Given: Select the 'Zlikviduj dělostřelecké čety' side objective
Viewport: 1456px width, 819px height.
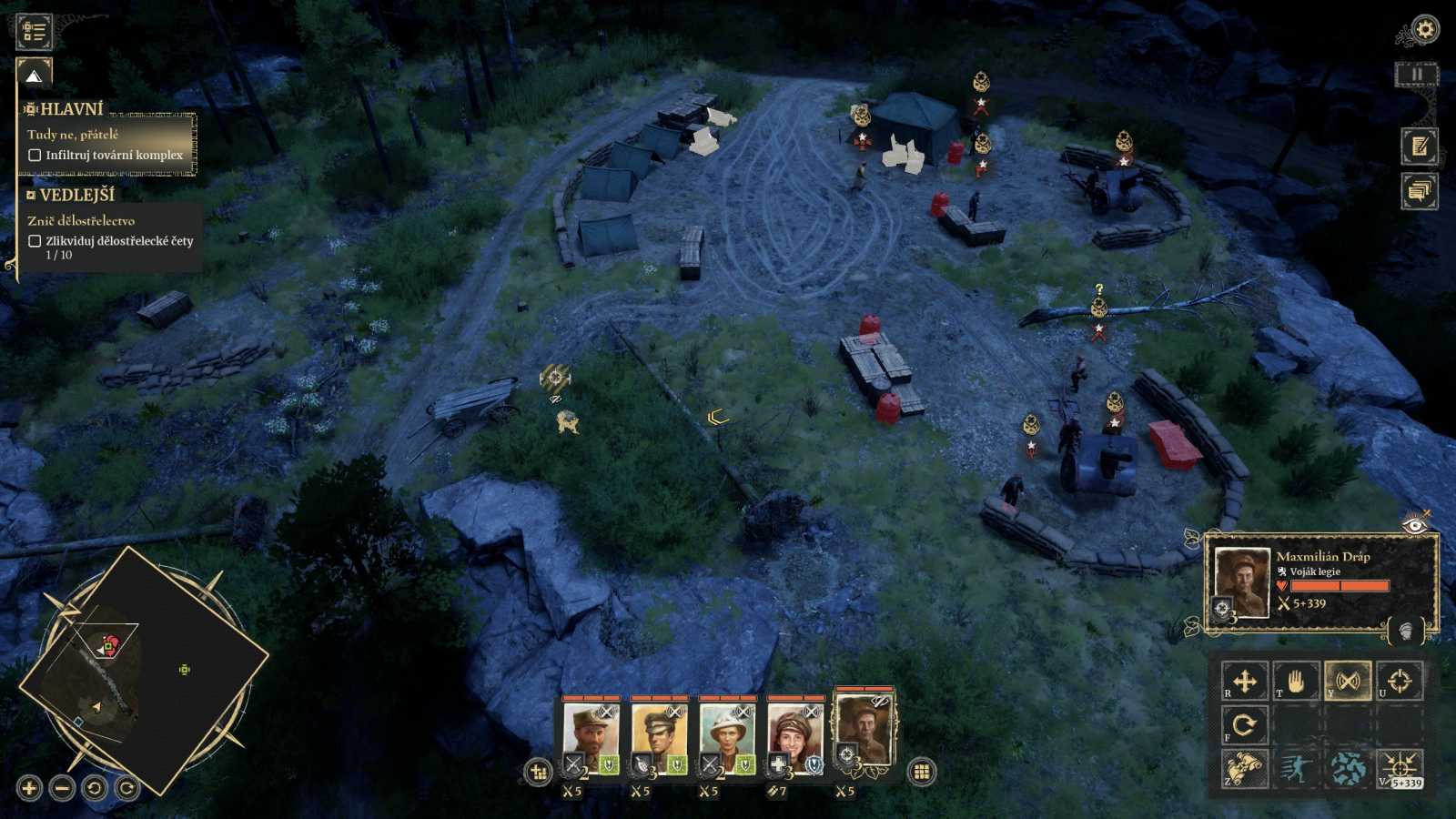Looking at the screenshot, I should tap(118, 241).
